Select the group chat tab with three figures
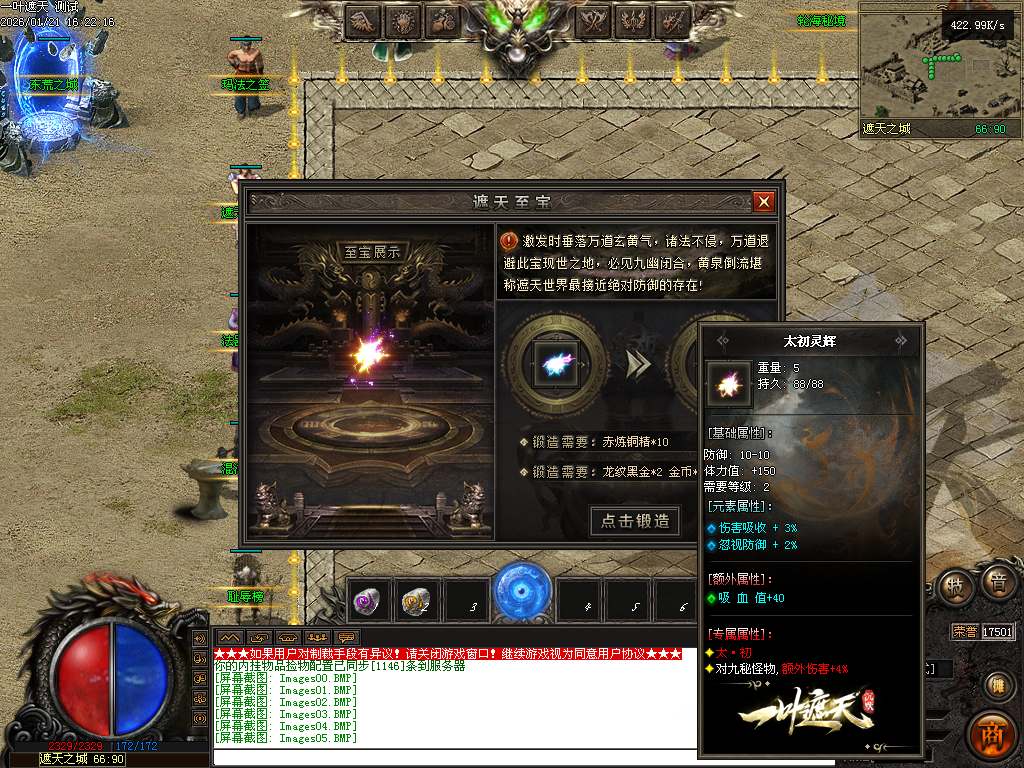The image size is (1024, 768). pos(318,637)
